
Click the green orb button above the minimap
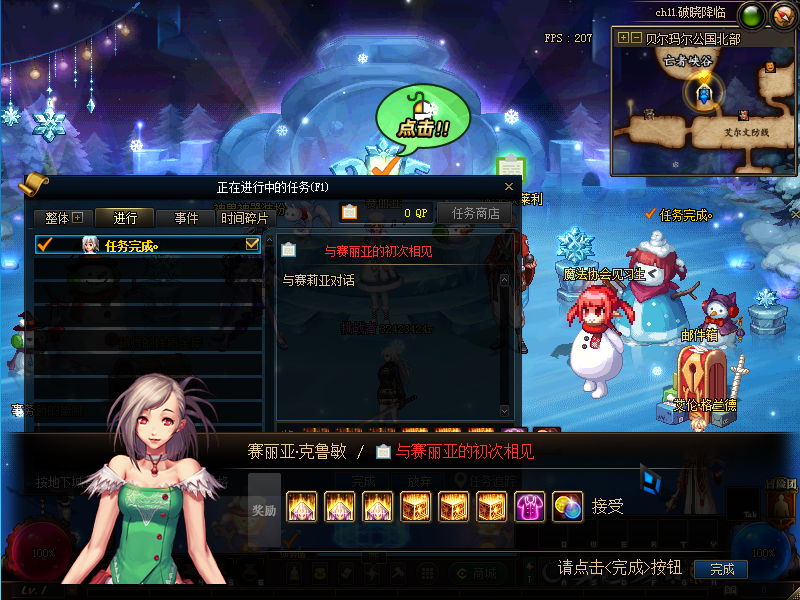[753, 15]
